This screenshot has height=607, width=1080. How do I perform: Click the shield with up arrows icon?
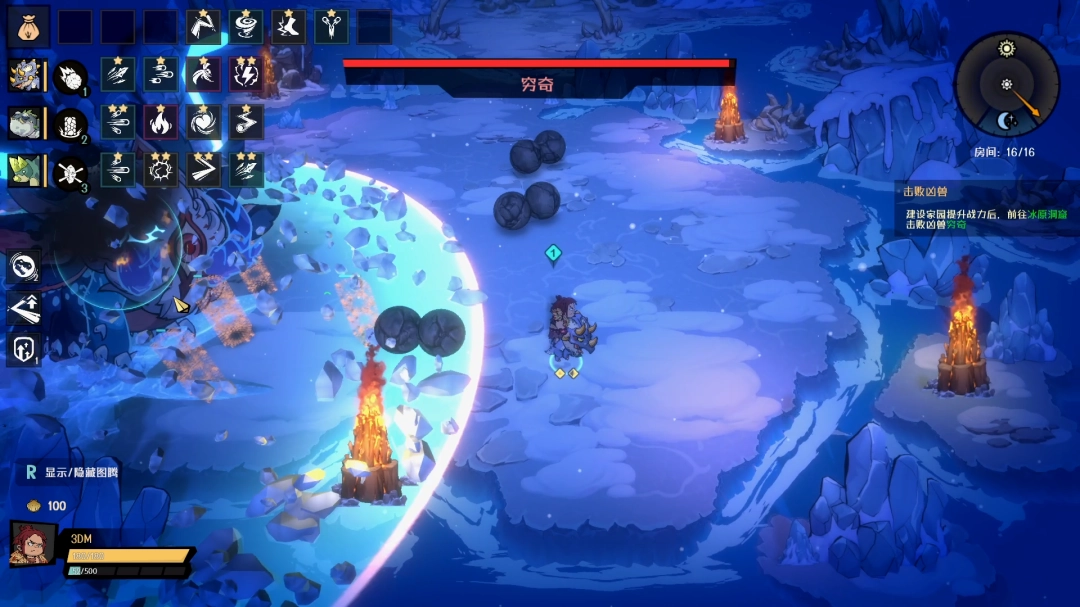[x=24, y=349]
